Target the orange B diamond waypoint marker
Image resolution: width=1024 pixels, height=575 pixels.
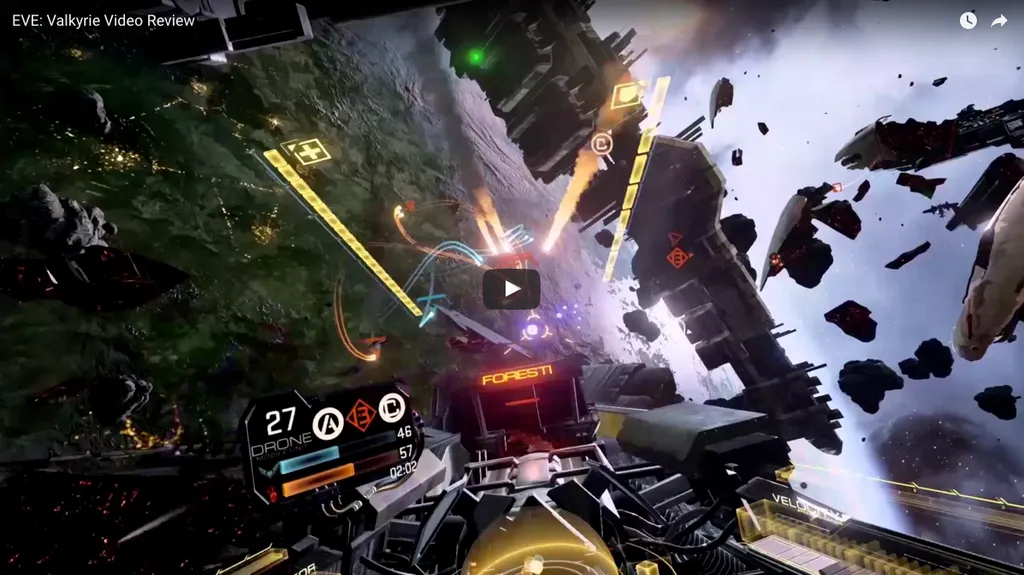(679, 257)
